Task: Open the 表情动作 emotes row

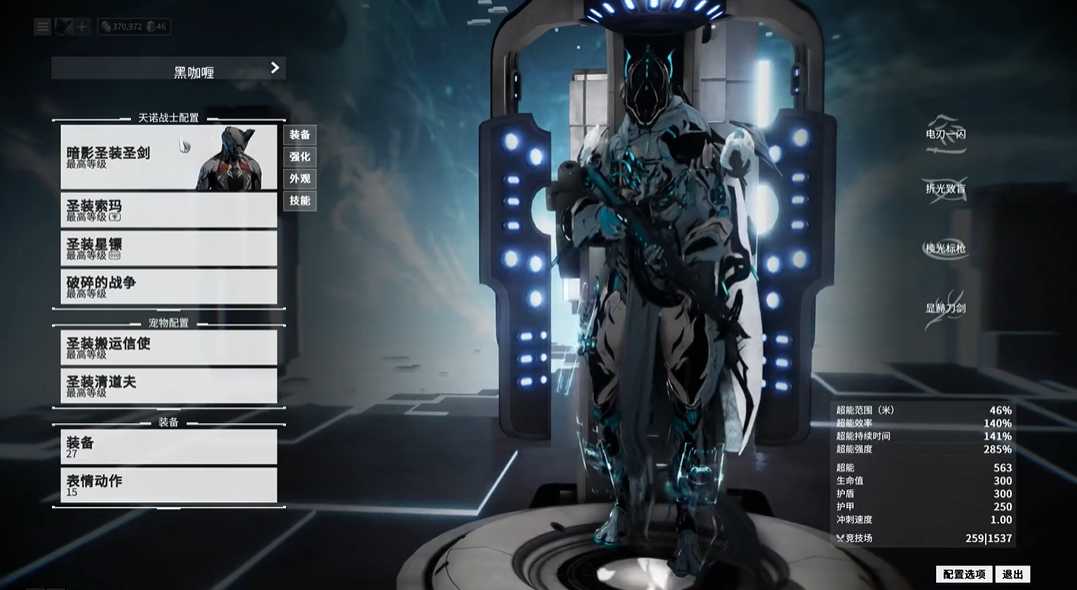Action: (168, 485)
